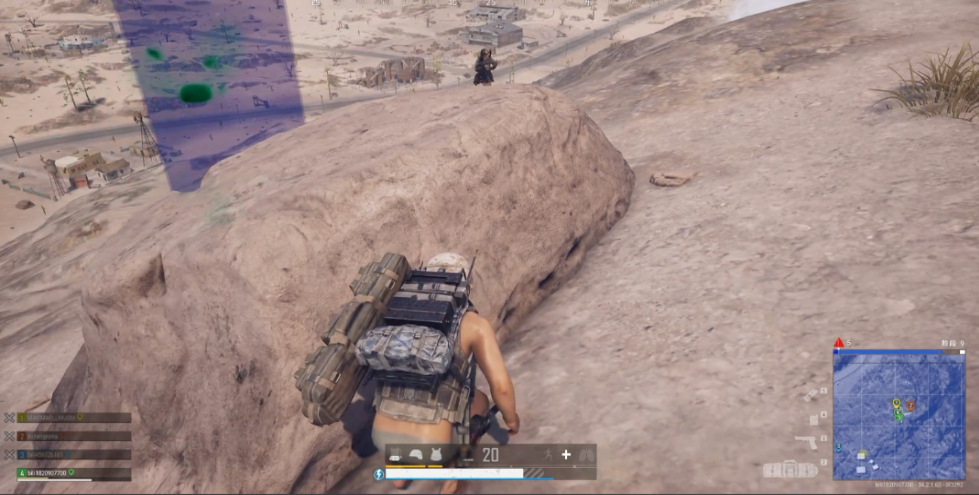This screenshot has height=495, width=979.
Task: Click the white plus healing icon
Action: click(x=566, y=455)
